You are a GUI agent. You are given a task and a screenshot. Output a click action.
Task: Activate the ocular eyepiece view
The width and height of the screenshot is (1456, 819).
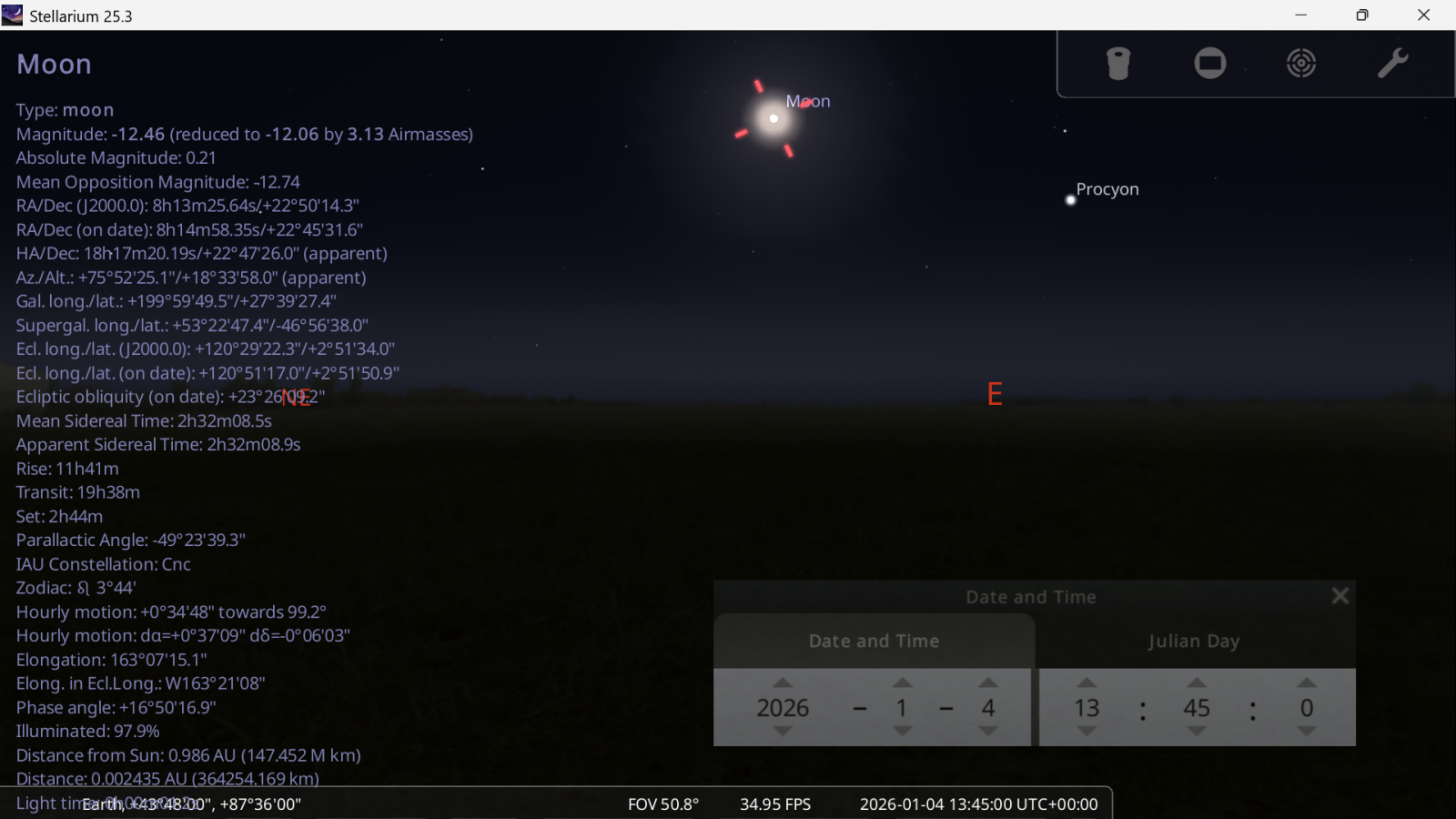pos(1118,63)
